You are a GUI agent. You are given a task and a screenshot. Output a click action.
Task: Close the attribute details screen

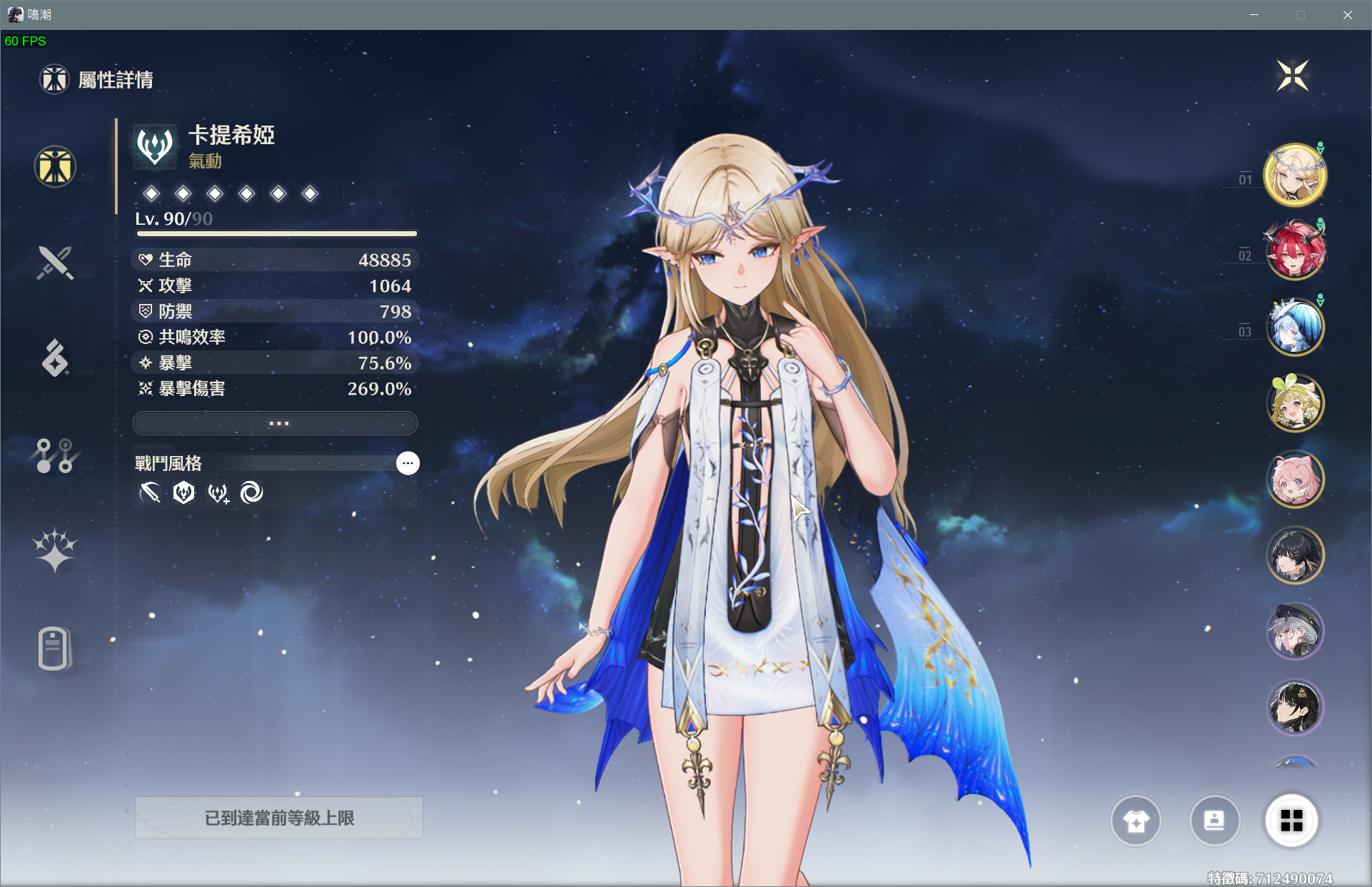pos(1292,76)
